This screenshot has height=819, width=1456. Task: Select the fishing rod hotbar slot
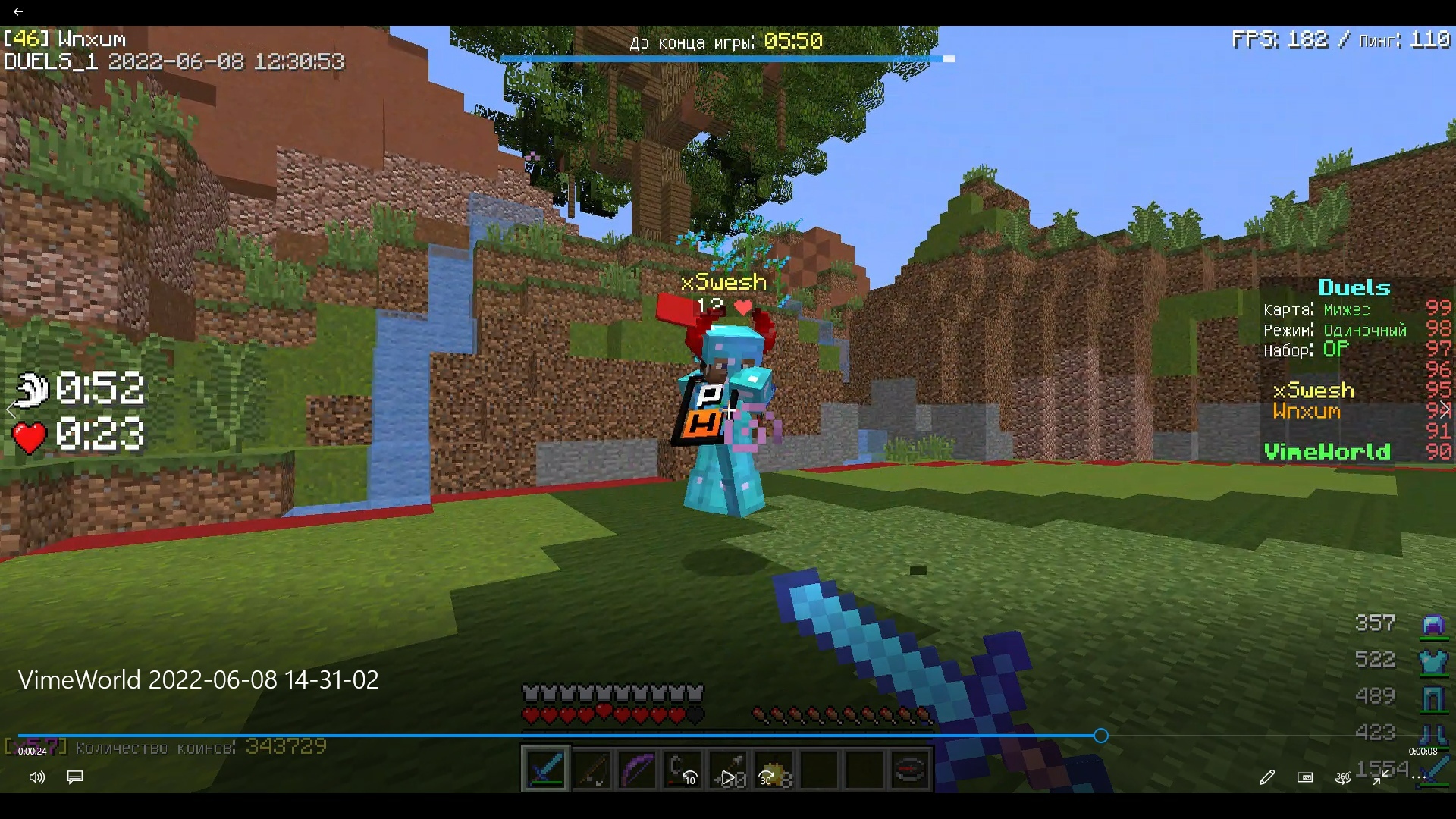591,769
